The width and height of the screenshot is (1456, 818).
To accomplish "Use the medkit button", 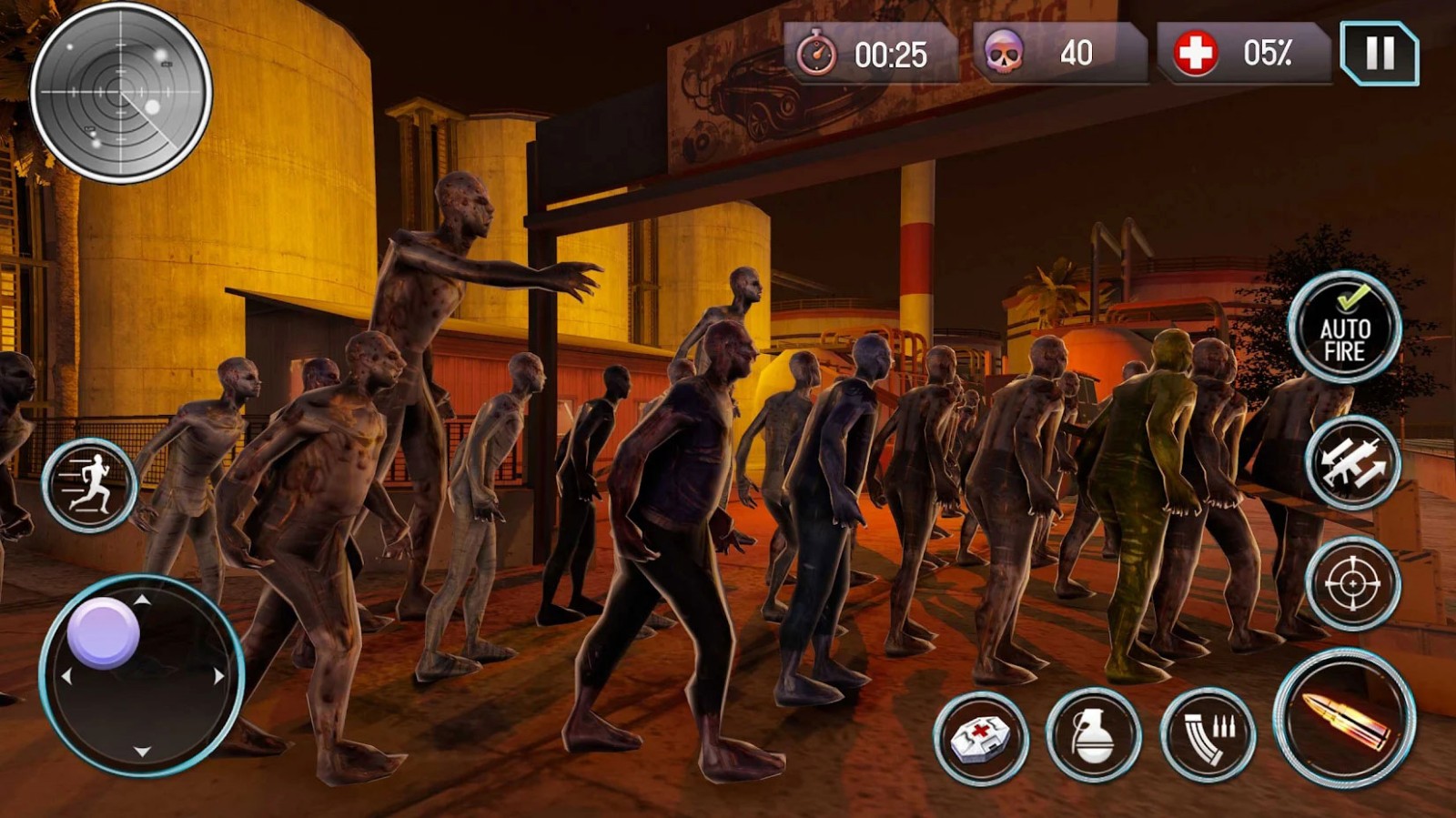I will (x=980, y=737).
